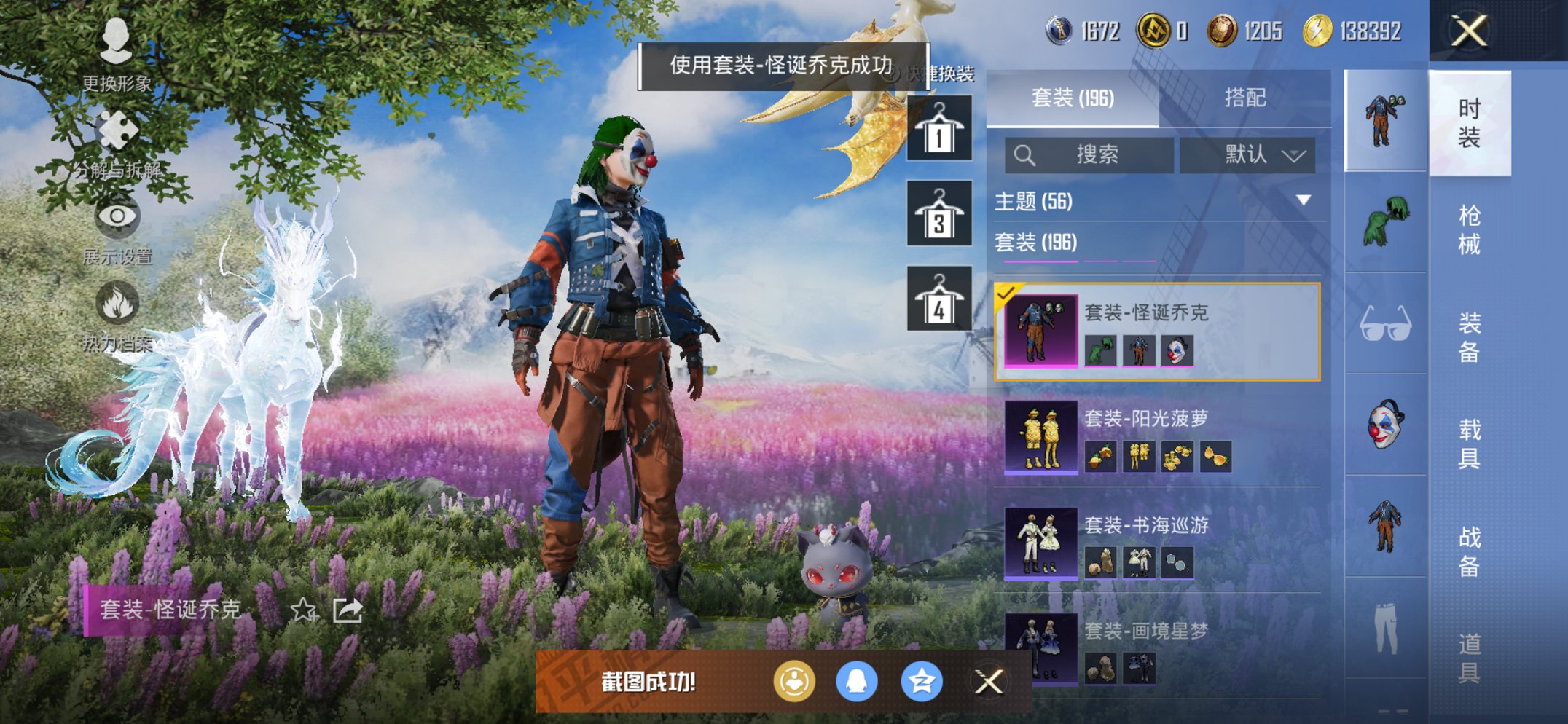Viewport: 1568px width, 724px height.
Task: Open the 默认 sorting dropdown
Action: (1248, 155)
